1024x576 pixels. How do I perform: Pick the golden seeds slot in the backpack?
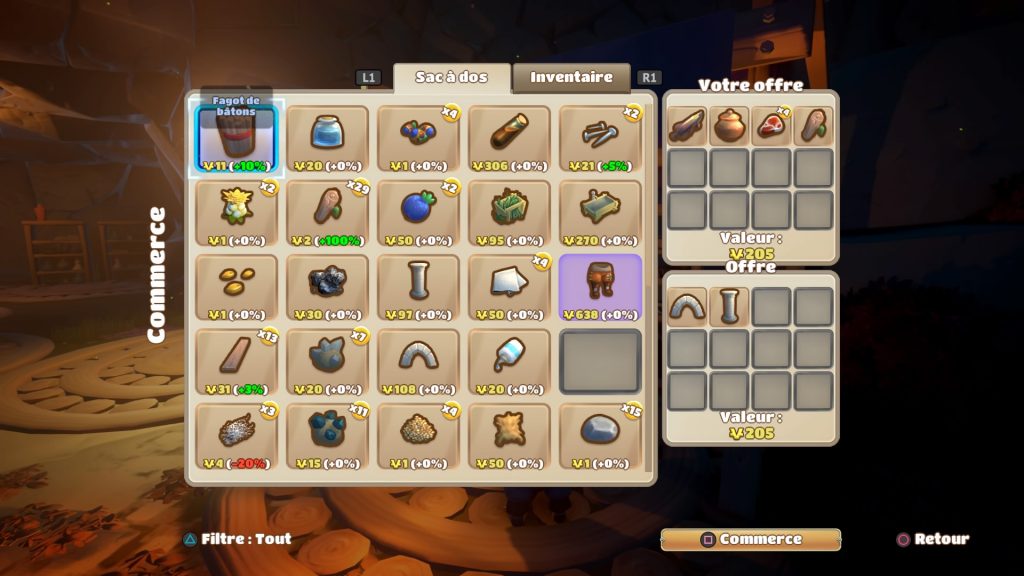[x=237, y=287]
